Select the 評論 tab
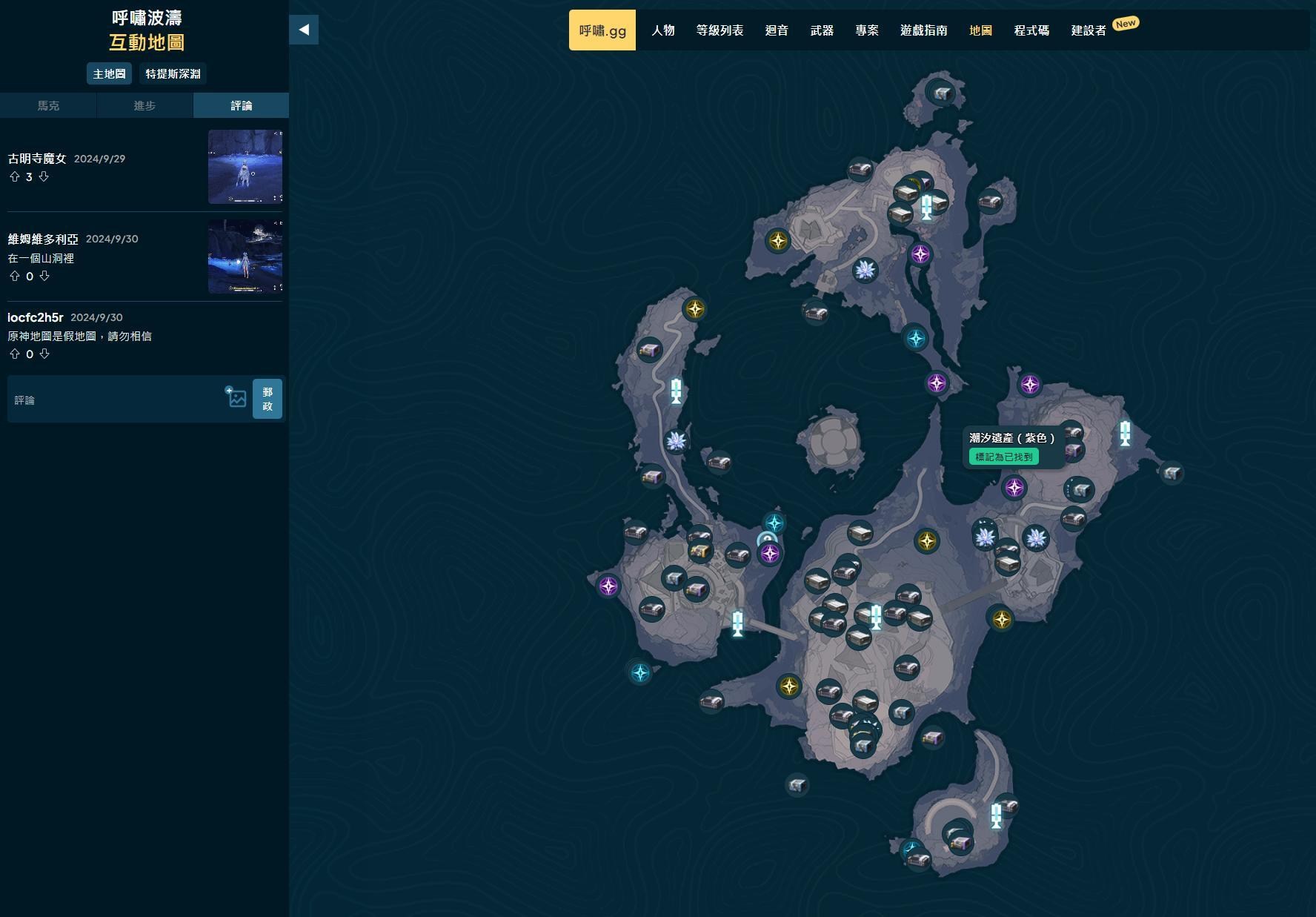This screenshot has width=1316, height=917. point(241,105)
